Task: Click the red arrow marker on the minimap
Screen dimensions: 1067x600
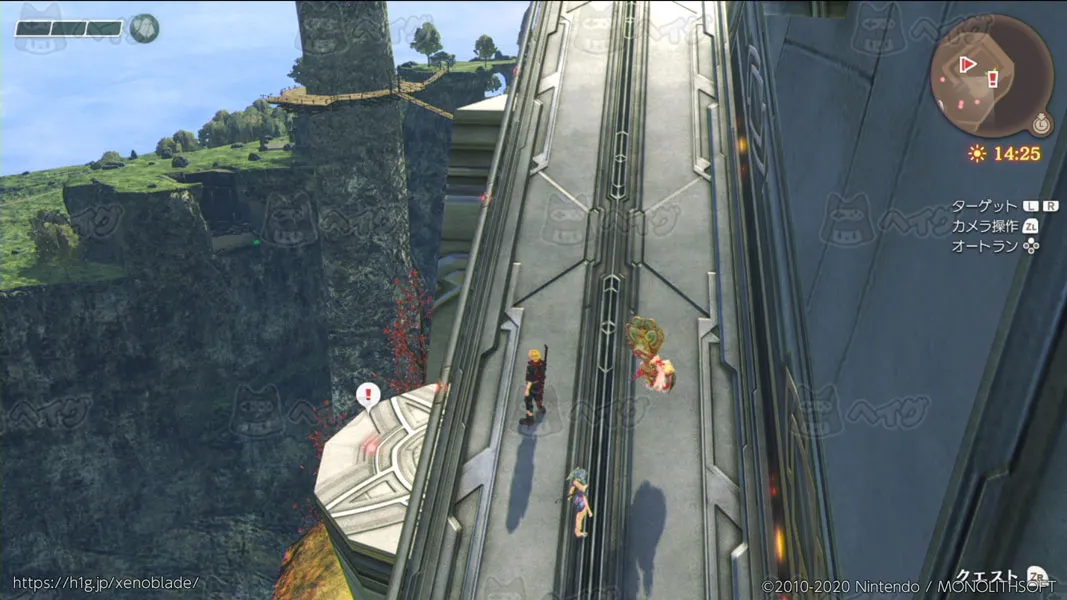Action: 967,64
